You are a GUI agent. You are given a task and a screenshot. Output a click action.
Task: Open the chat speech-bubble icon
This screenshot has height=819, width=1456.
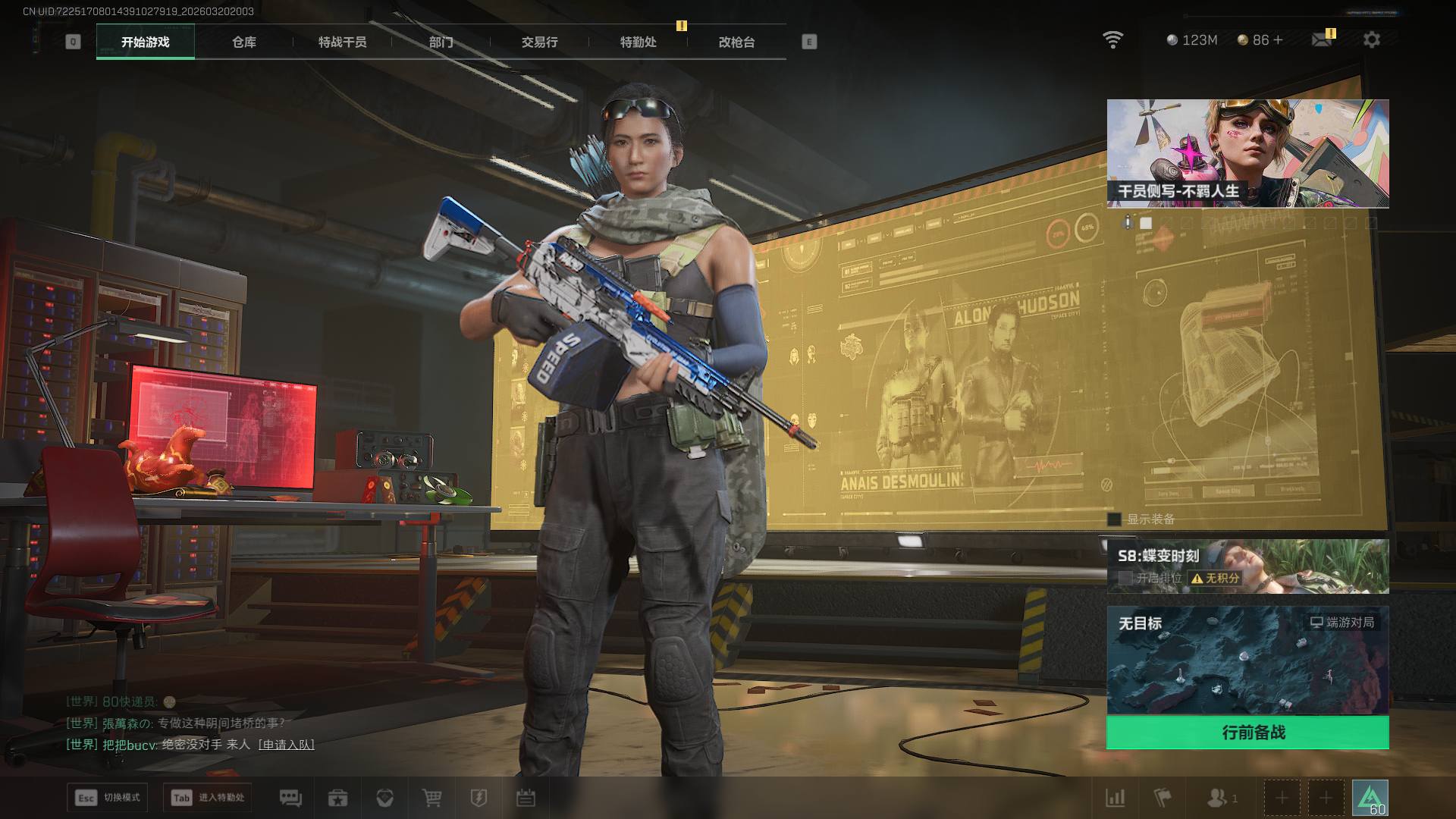click(290, 798)
